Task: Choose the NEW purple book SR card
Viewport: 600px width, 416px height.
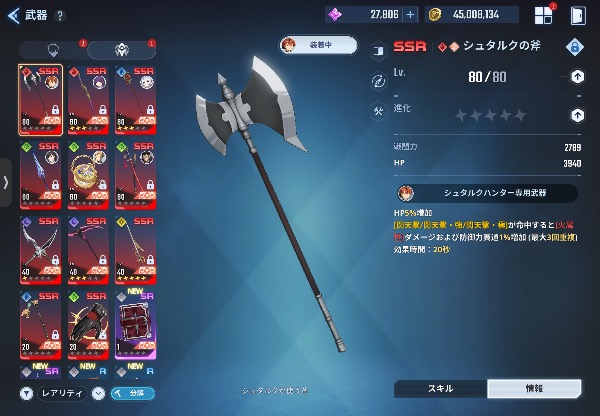Action: (x=136, y=324)
